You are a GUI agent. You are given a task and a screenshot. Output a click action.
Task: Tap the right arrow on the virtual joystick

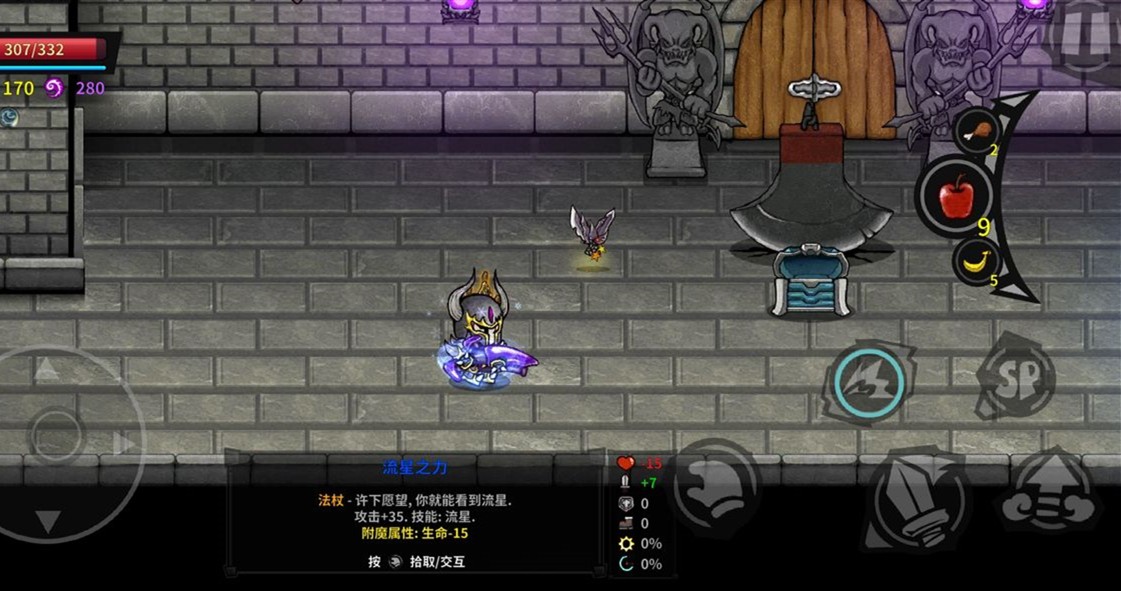pyautogui.click(x=124, y=443)
